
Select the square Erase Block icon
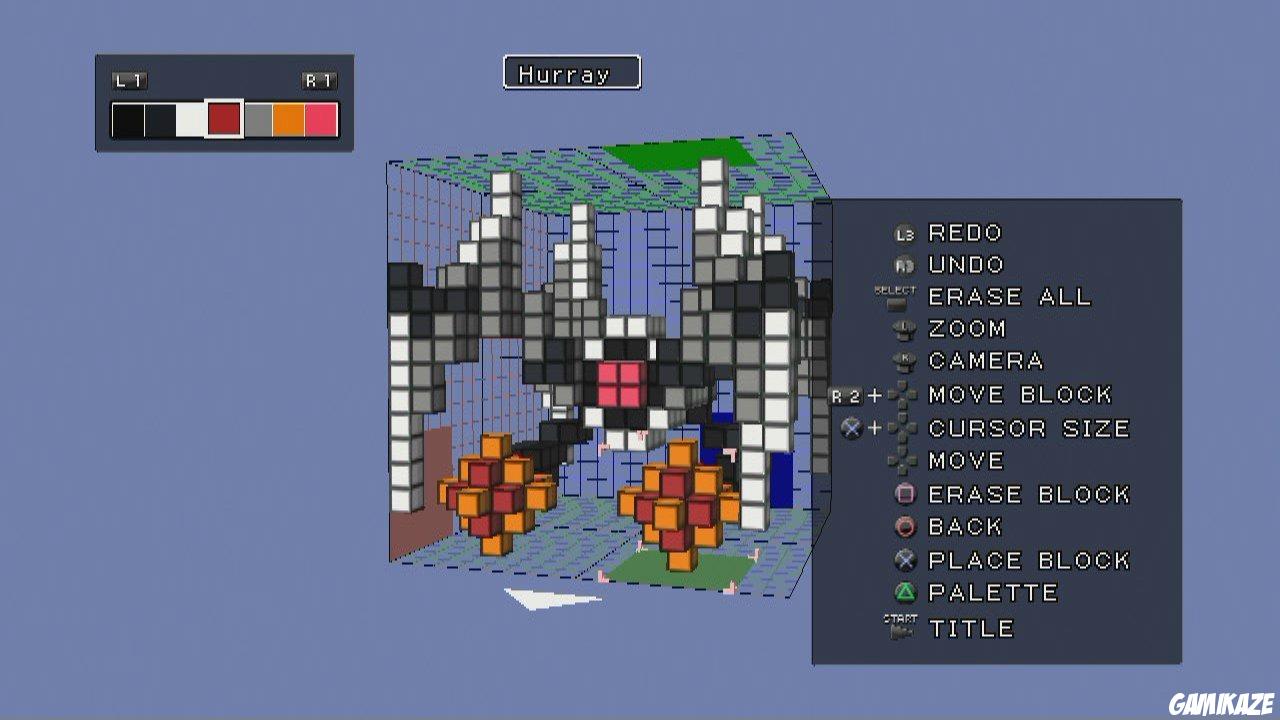[x=903, y=490]
